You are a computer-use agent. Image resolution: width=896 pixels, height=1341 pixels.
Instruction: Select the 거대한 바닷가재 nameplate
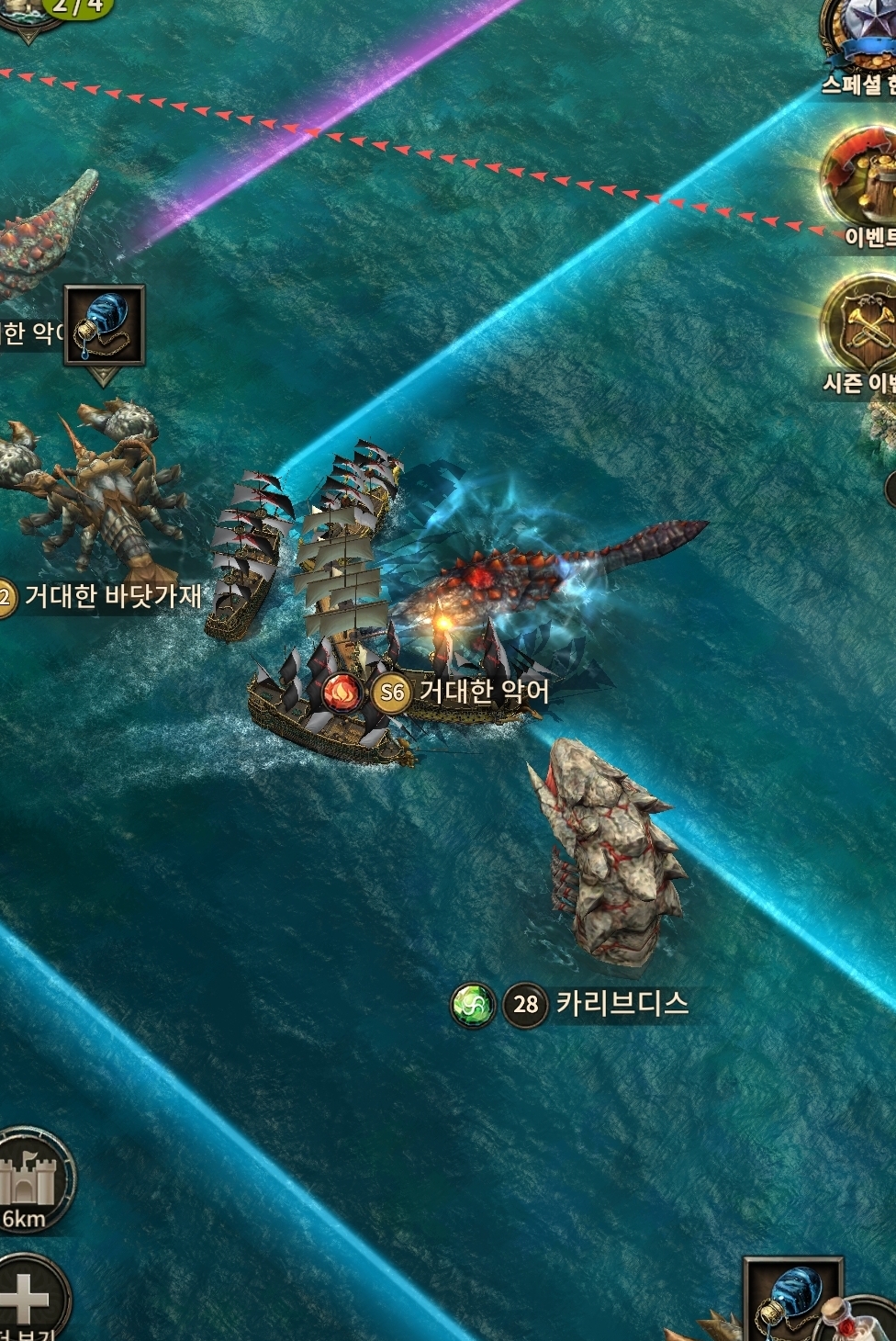(106, 597)
